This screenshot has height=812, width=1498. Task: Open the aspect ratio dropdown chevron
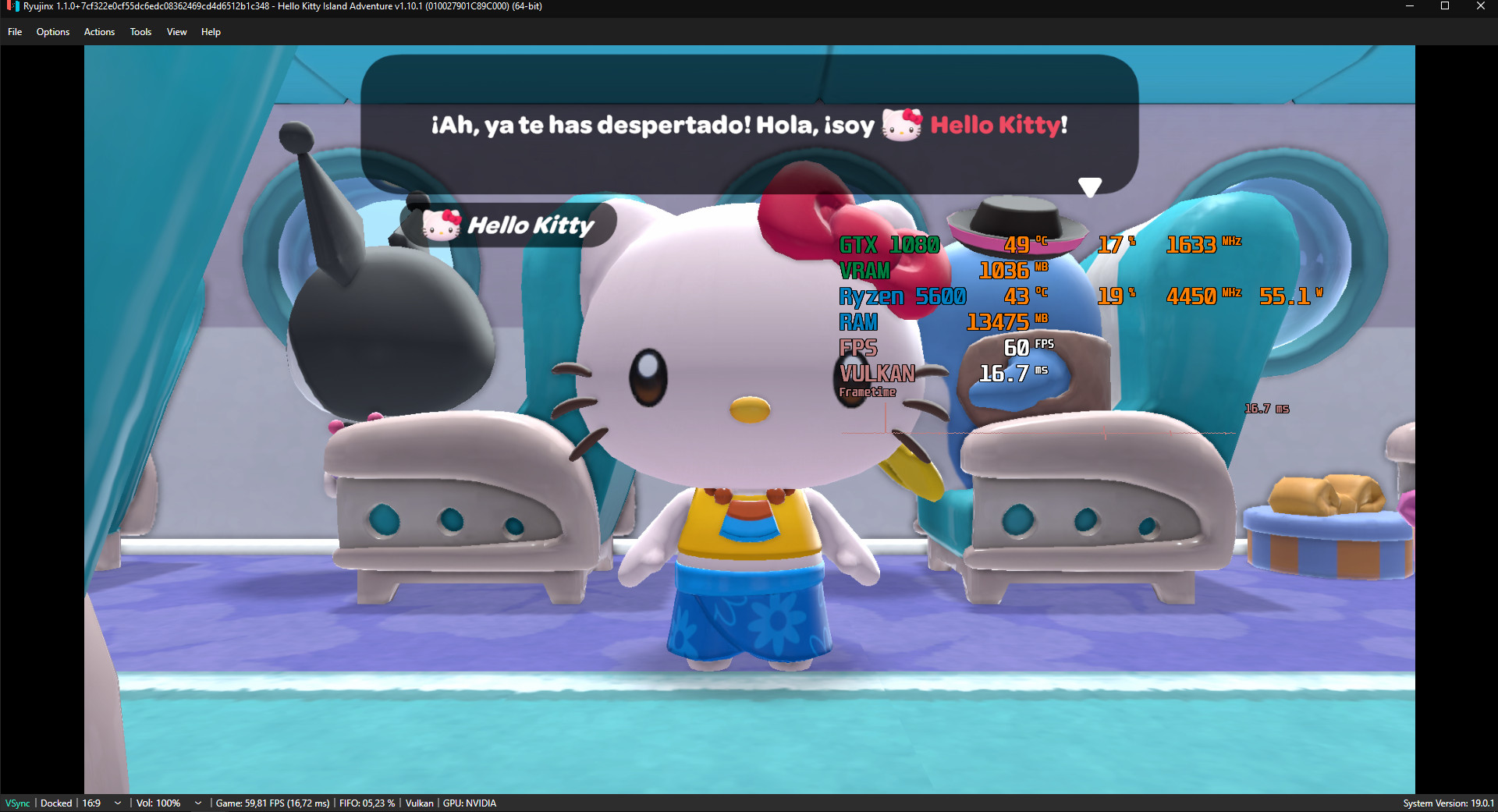click(115, 803)
